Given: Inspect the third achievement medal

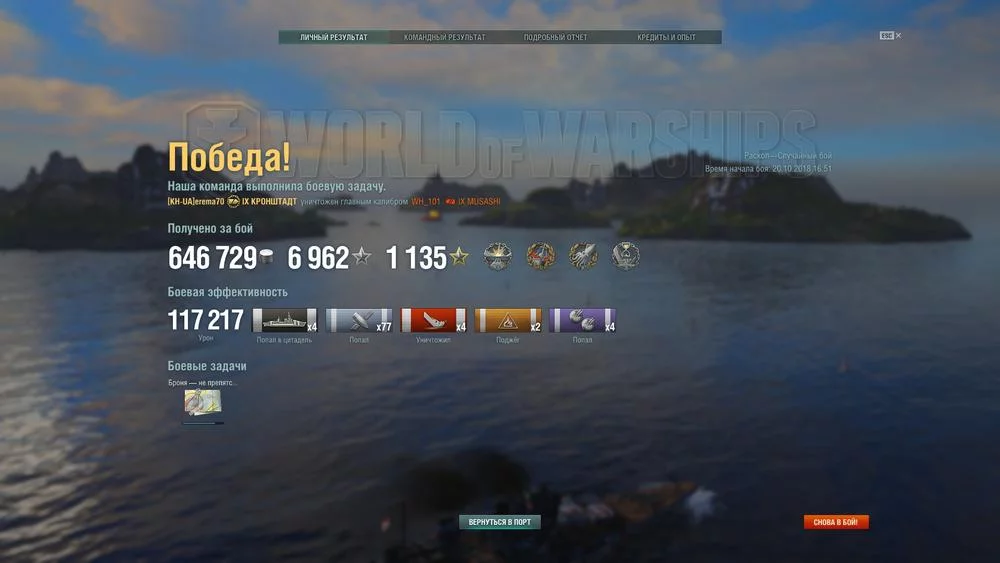Looking at the screenshot, I should [583, 257].
